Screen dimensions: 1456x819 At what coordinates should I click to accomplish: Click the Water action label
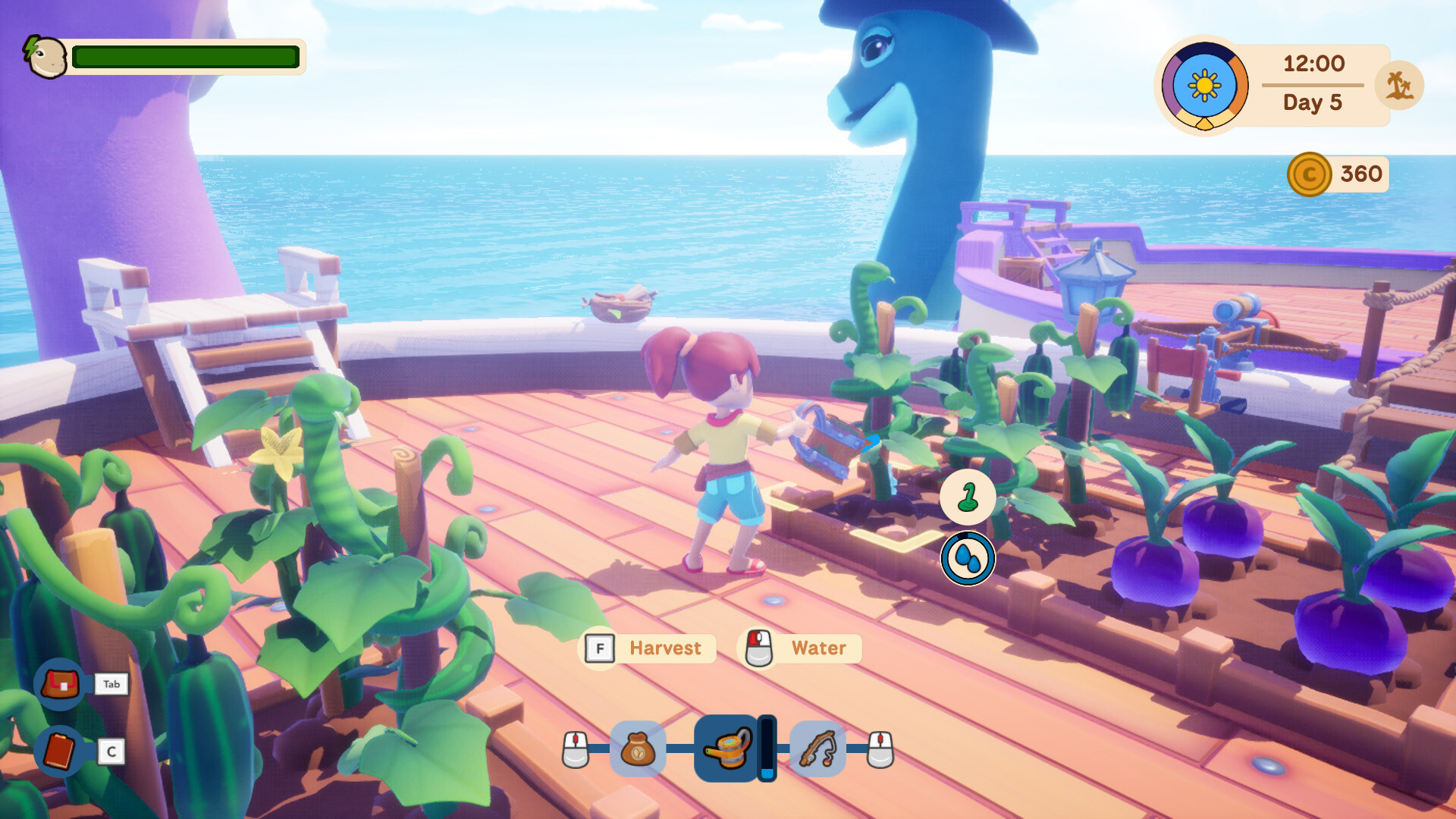(x=817, y=648)
